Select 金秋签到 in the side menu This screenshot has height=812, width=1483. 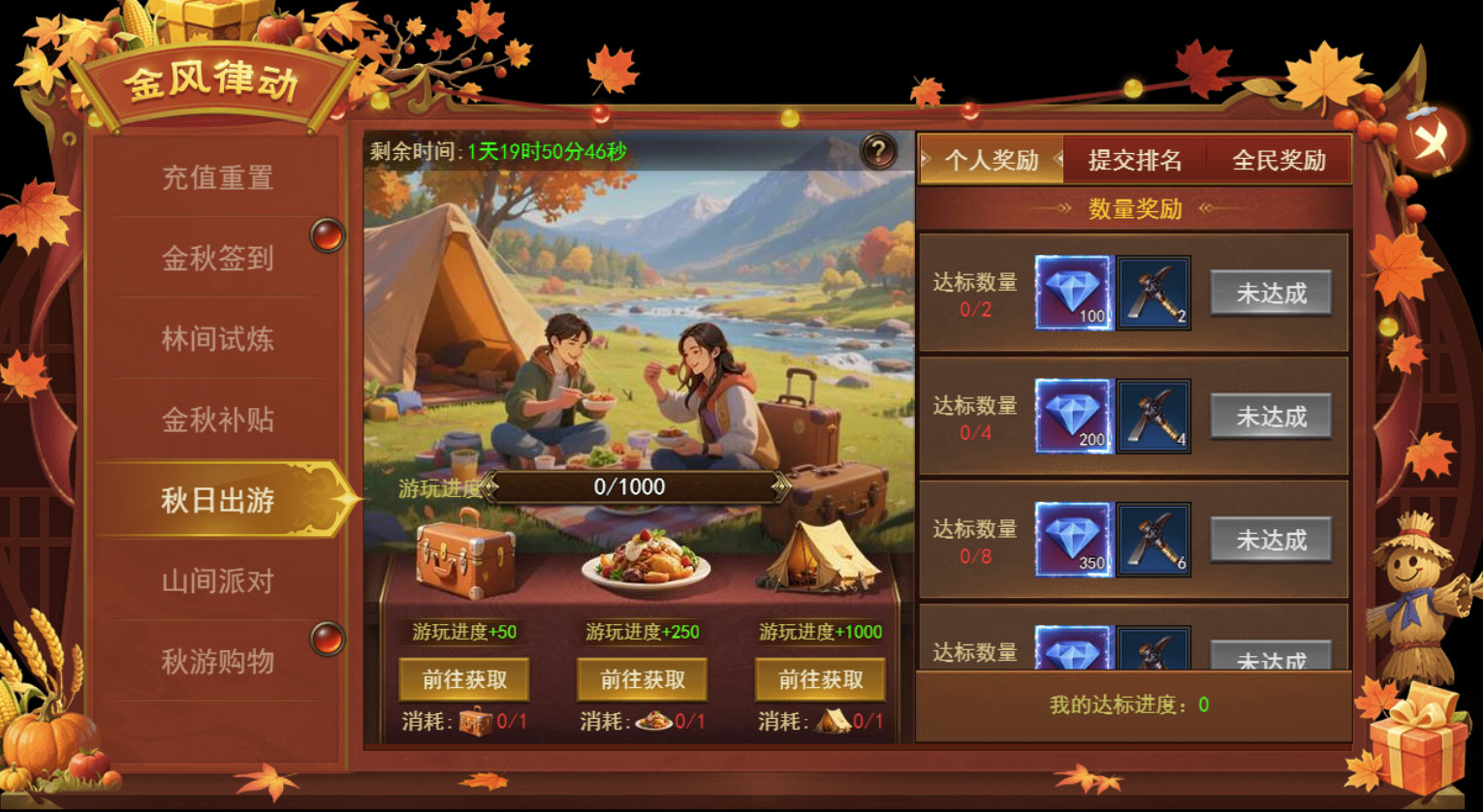217,259
